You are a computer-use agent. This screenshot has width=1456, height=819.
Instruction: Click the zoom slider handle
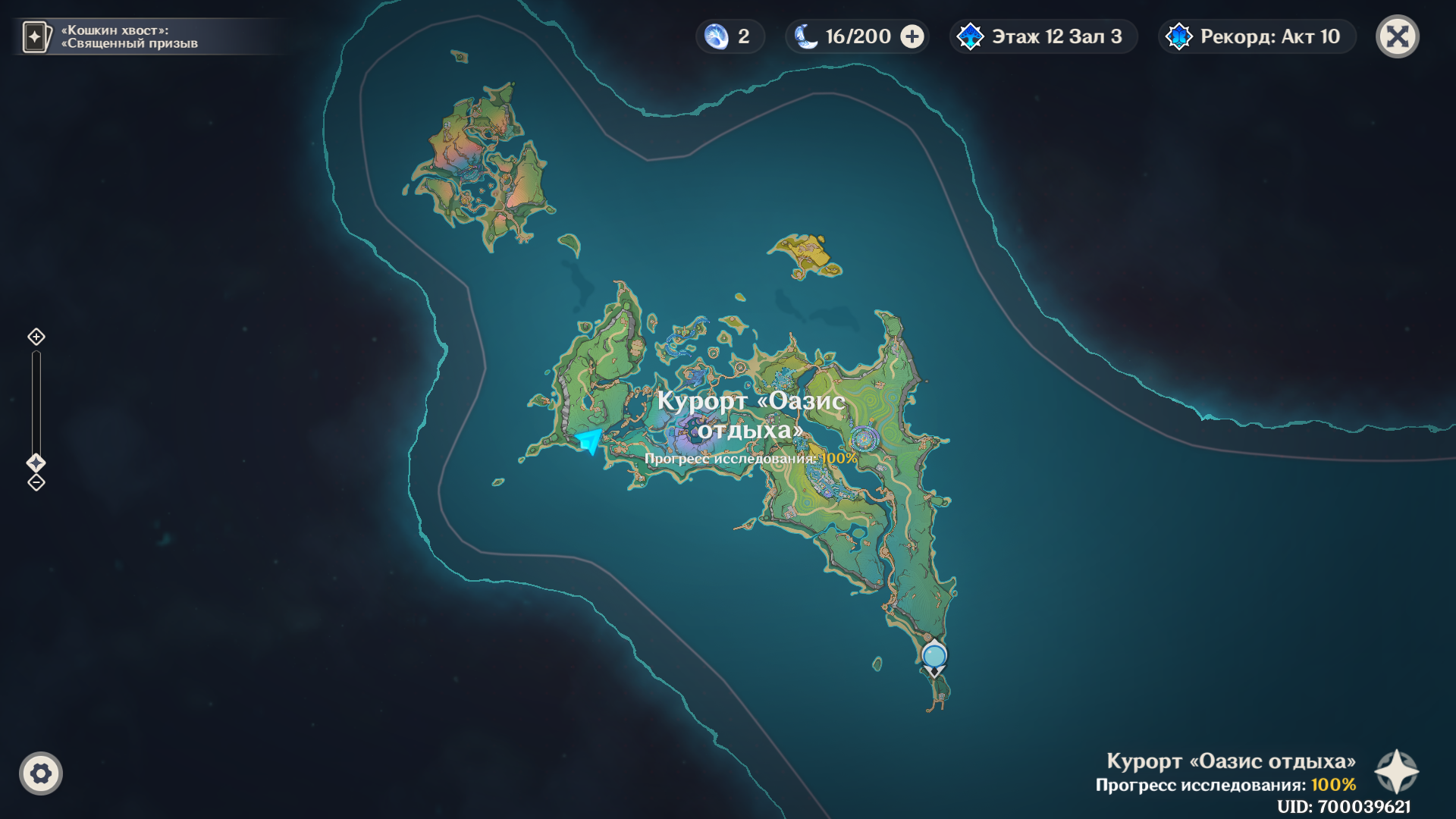pyautogui.click(x=36, y=463)
